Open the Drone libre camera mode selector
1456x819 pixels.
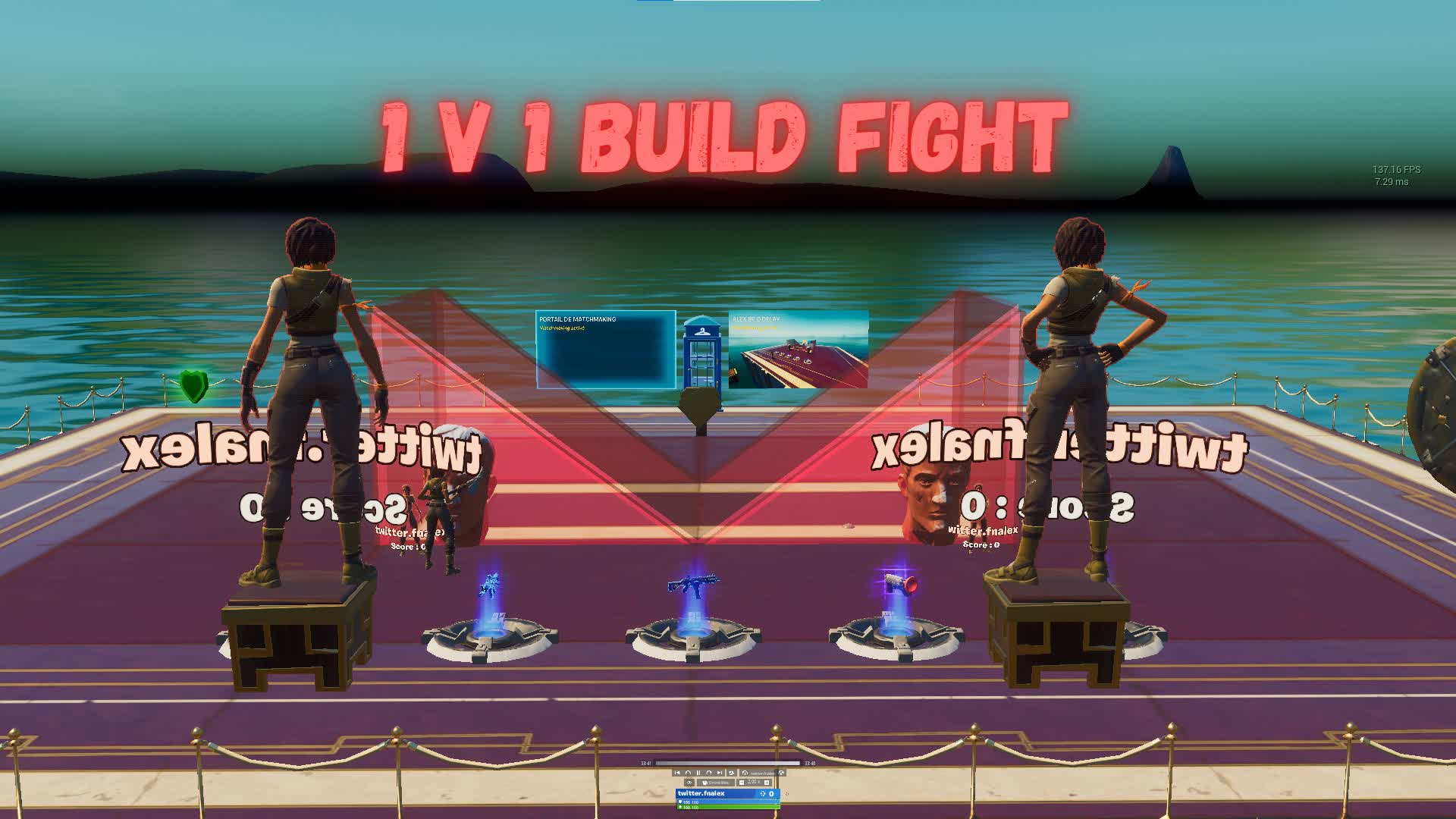click(x=716, y=782)
